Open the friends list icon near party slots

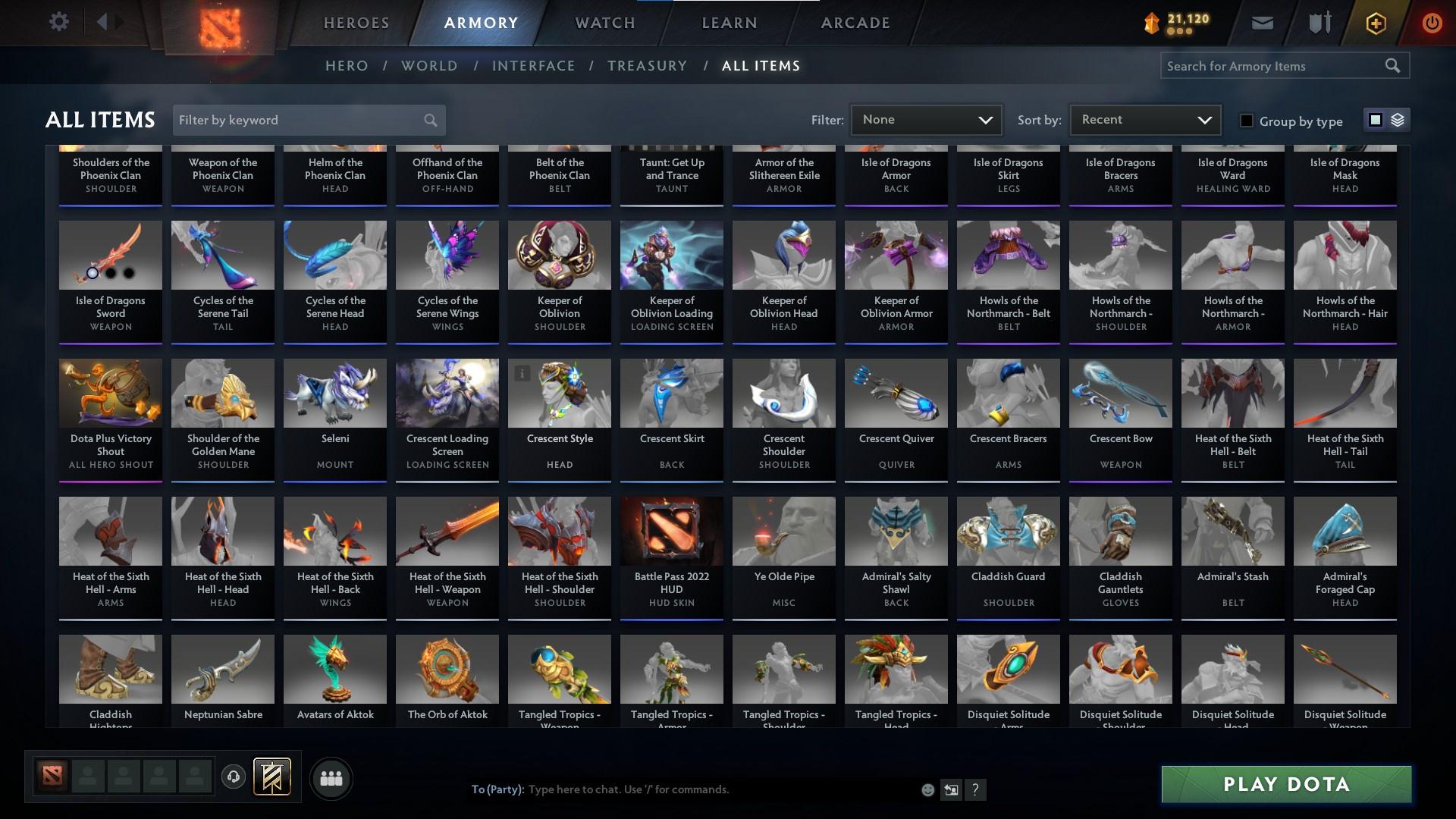(331, 777)
